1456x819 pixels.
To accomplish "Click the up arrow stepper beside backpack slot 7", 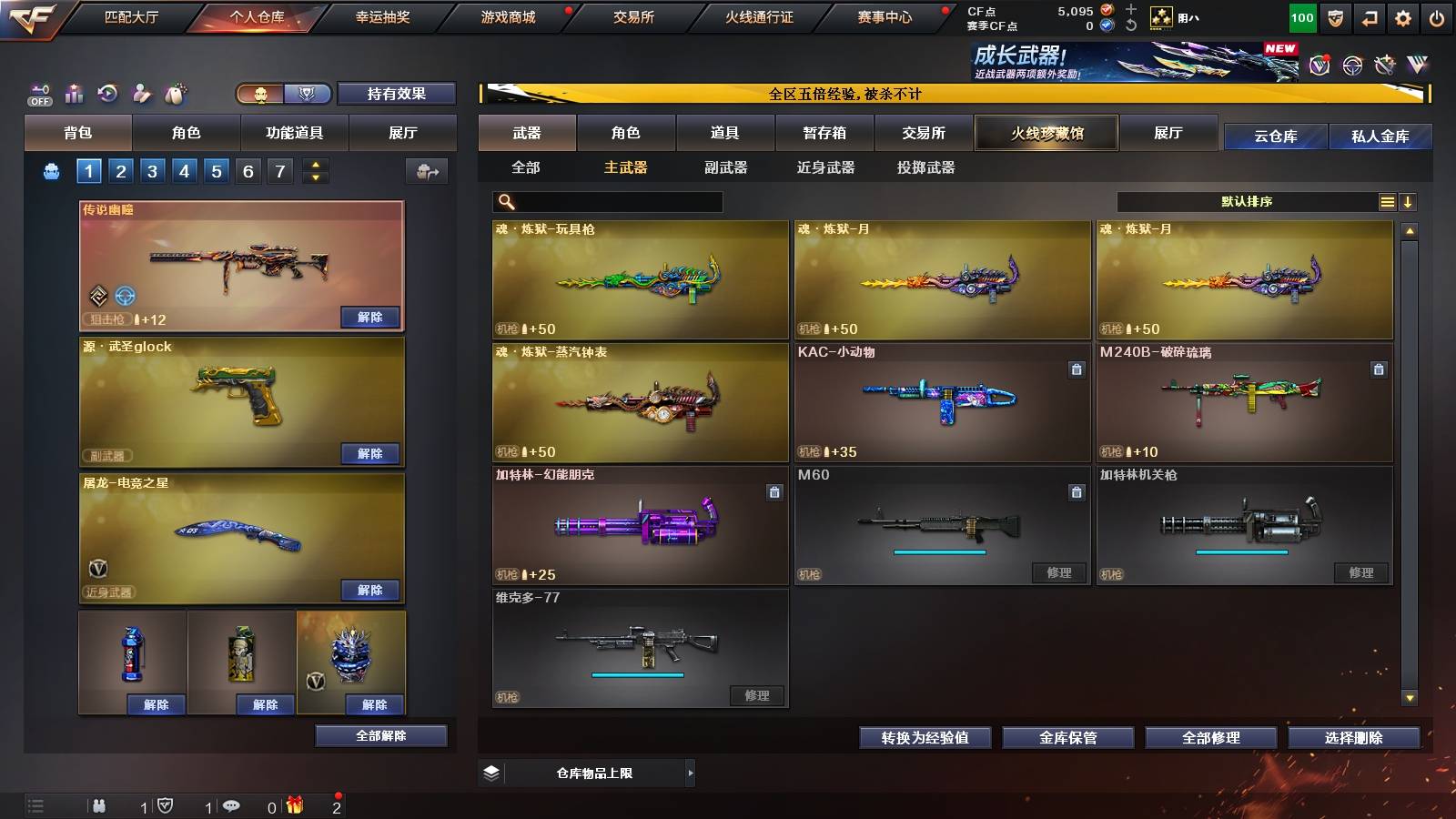I will (x=314, y=164).
